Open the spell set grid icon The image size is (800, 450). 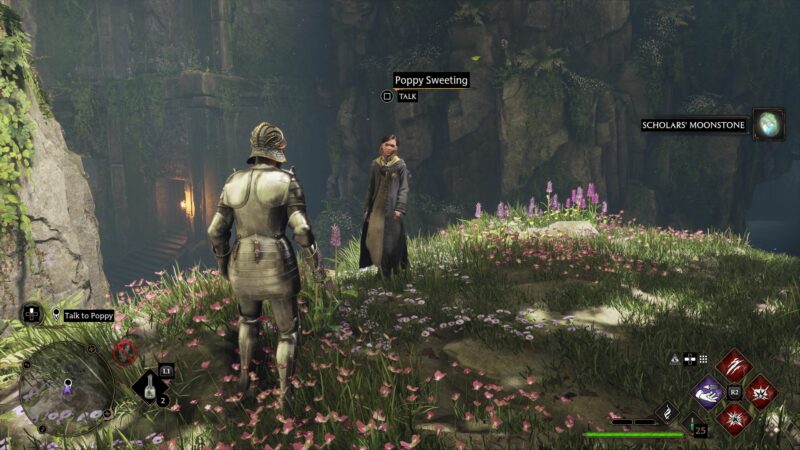point(703,359)
